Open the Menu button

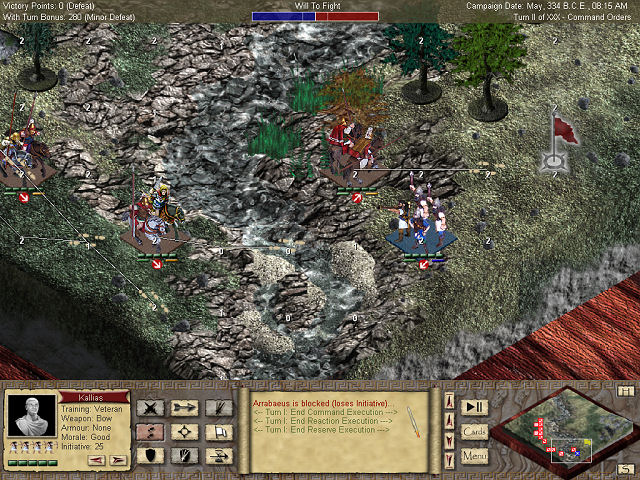[x=474, y=457]
